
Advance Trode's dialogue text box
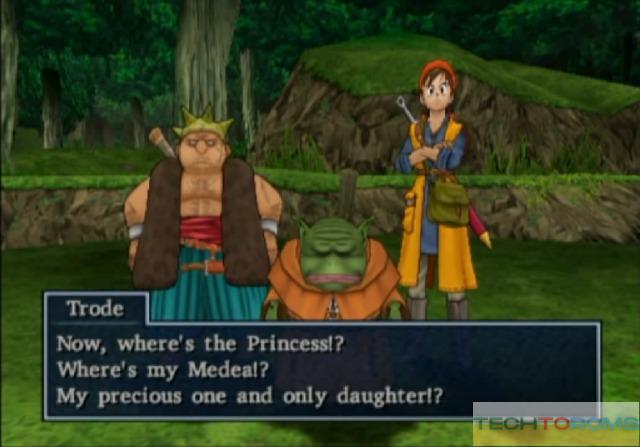tap(320, 369)
